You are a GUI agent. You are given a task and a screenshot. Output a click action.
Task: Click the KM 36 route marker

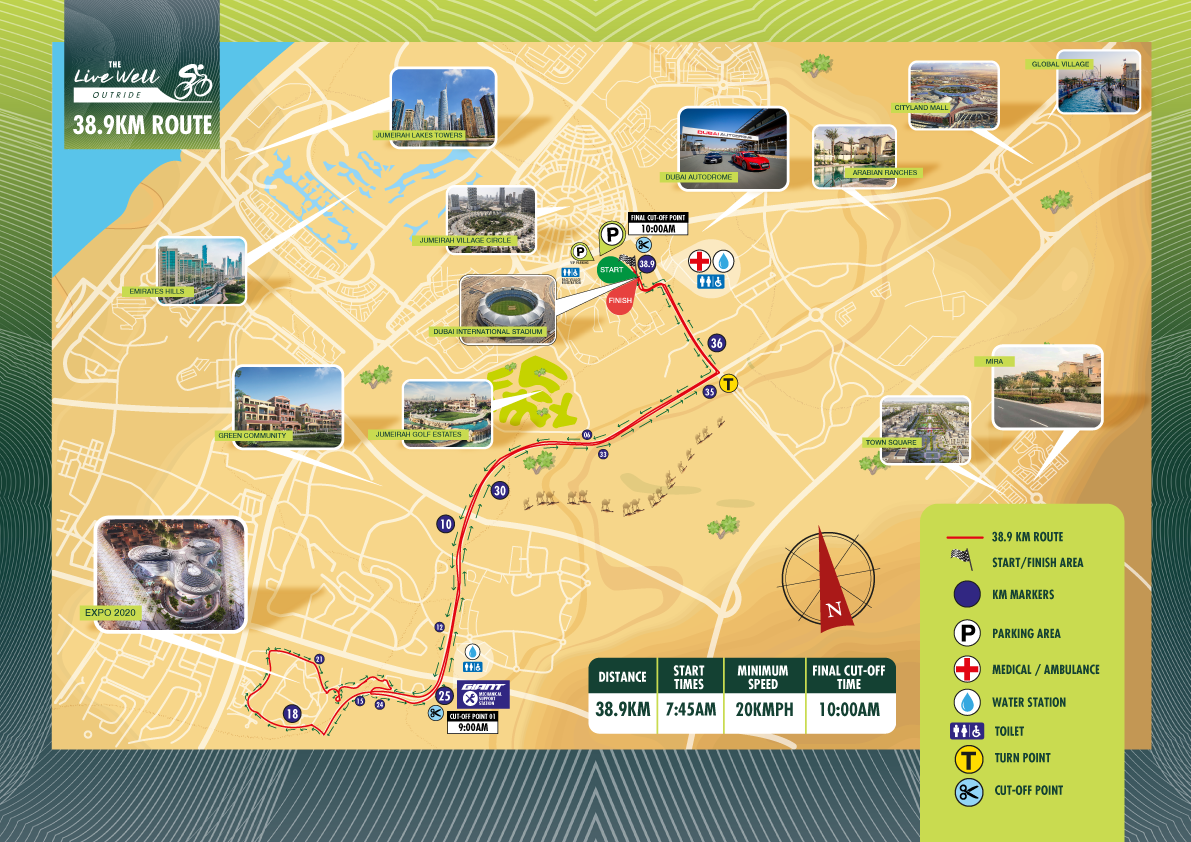[716, 343]
